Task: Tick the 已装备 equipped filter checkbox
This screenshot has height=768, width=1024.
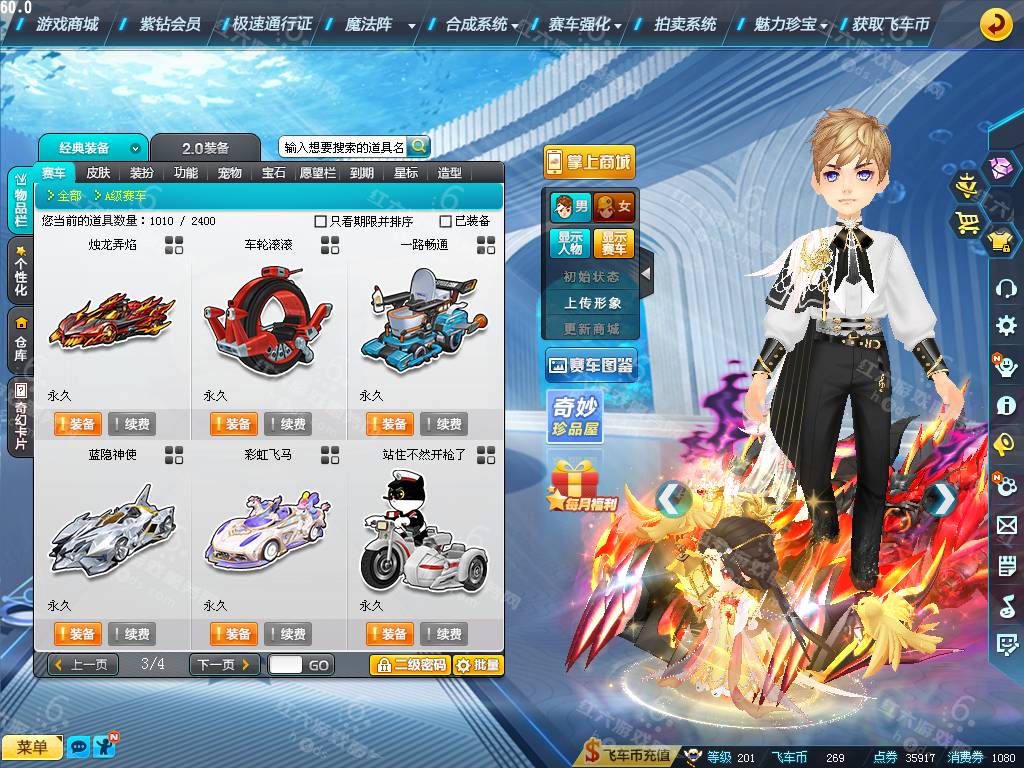Action: 446,221
